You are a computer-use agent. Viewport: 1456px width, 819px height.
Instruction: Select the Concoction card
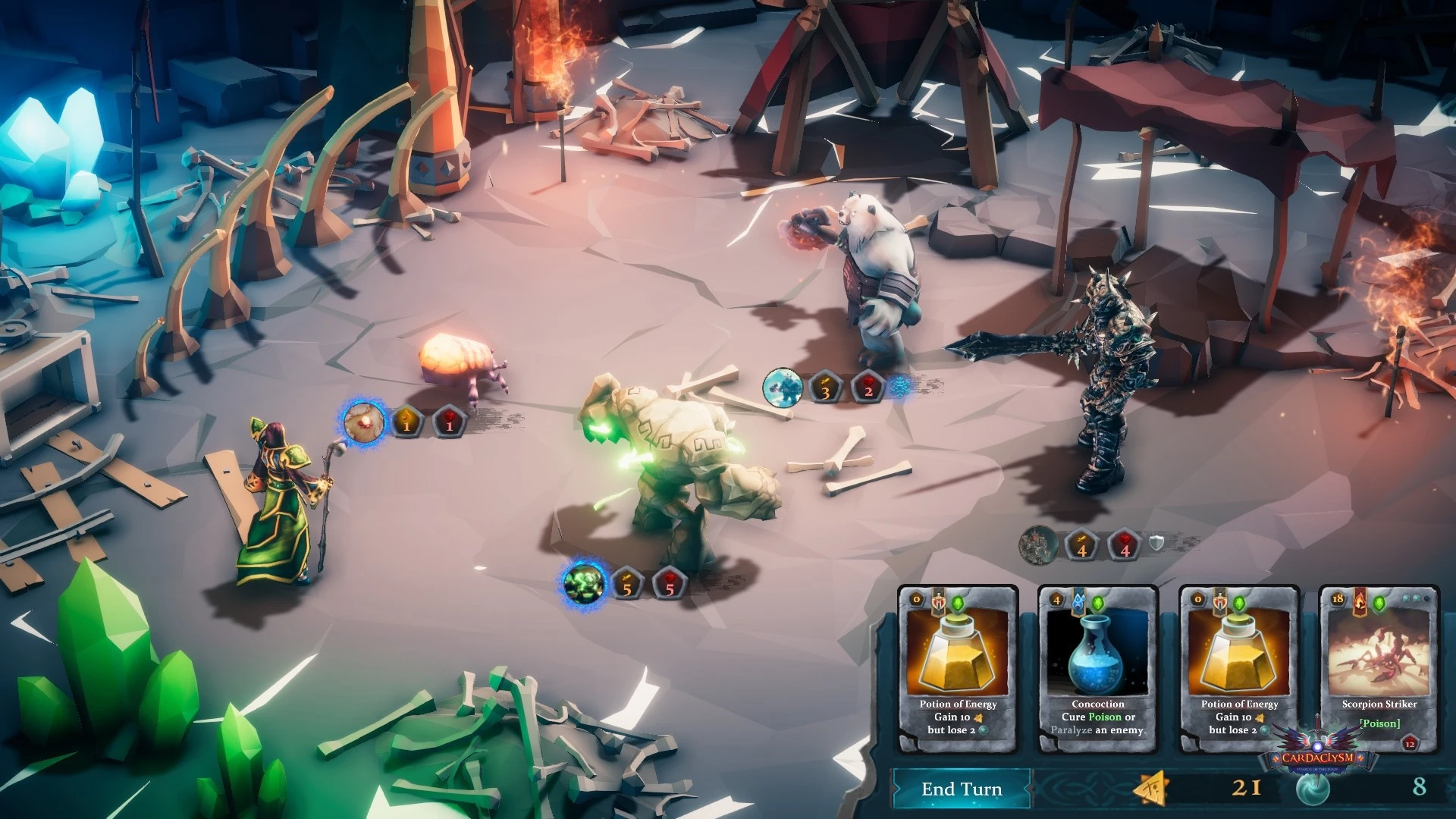tap(1097, 669)
